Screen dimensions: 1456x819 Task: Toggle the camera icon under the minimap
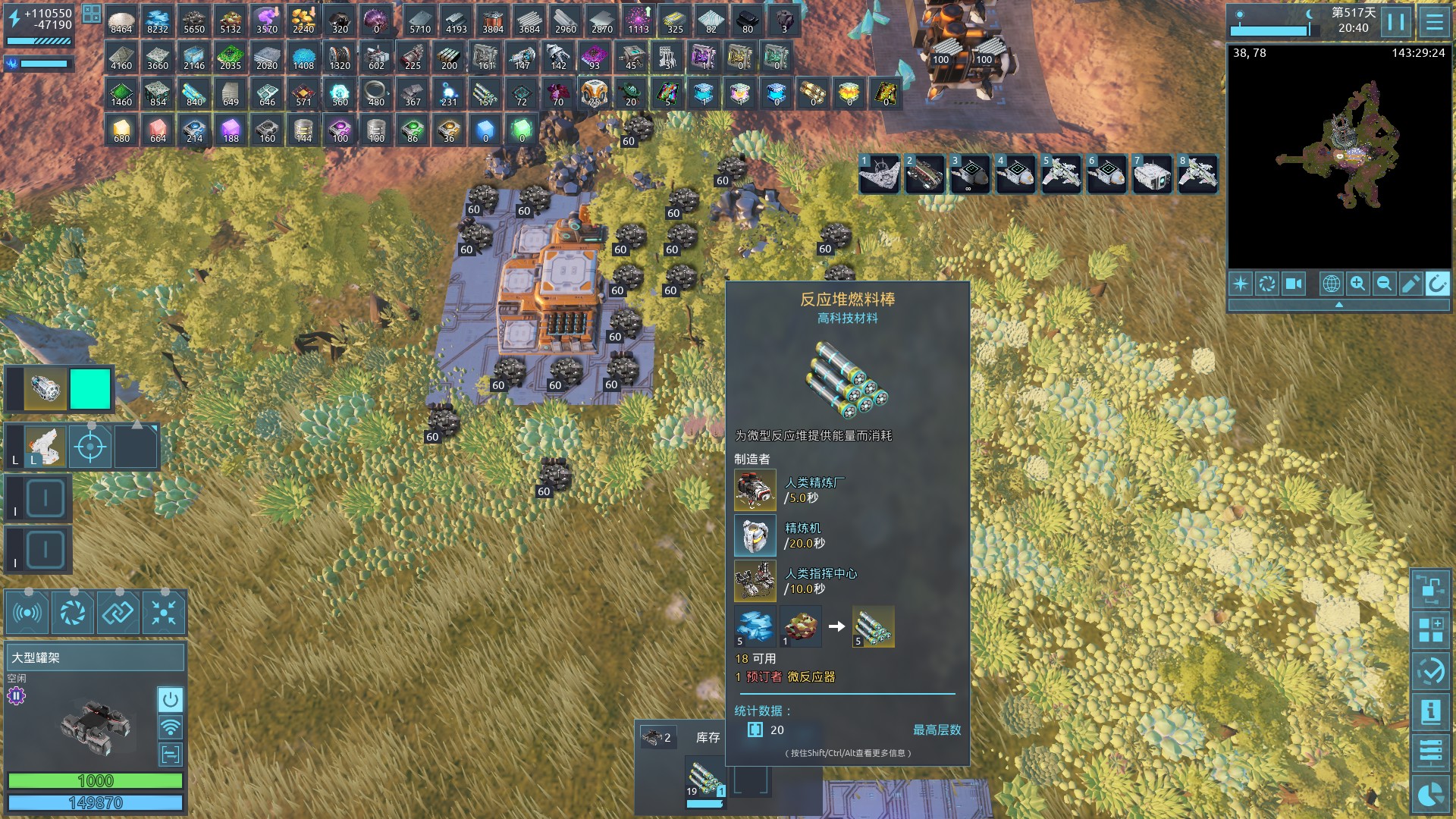click(x=1294, y=284)
